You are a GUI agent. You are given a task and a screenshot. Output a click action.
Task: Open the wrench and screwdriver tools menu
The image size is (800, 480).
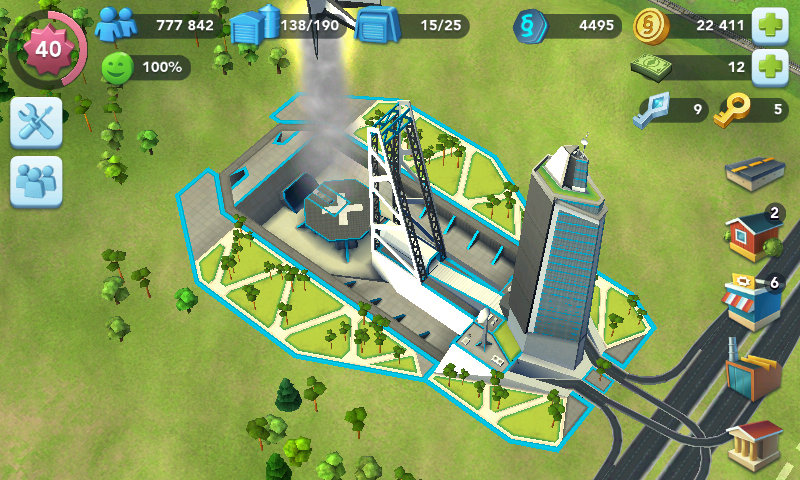pyautogui.click(x=37, y=123)
